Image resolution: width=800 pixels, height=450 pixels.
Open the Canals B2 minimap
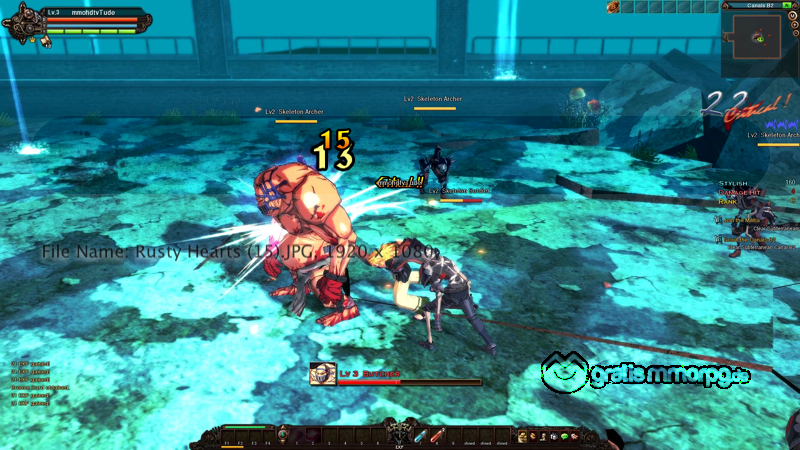pyautogui.click(x=762, y=40)
